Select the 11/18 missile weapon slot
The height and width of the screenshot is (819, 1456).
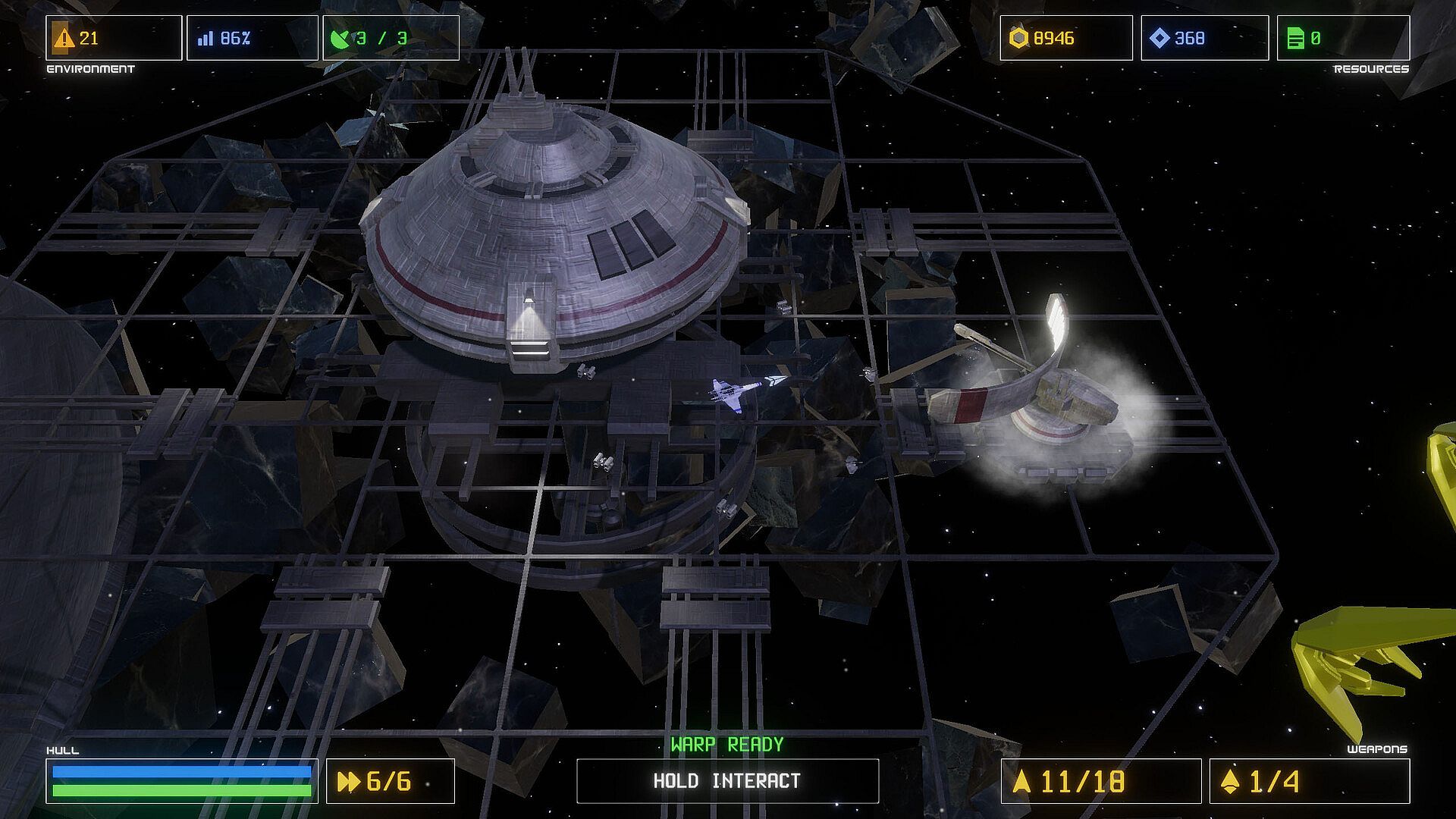[1100, 781]
